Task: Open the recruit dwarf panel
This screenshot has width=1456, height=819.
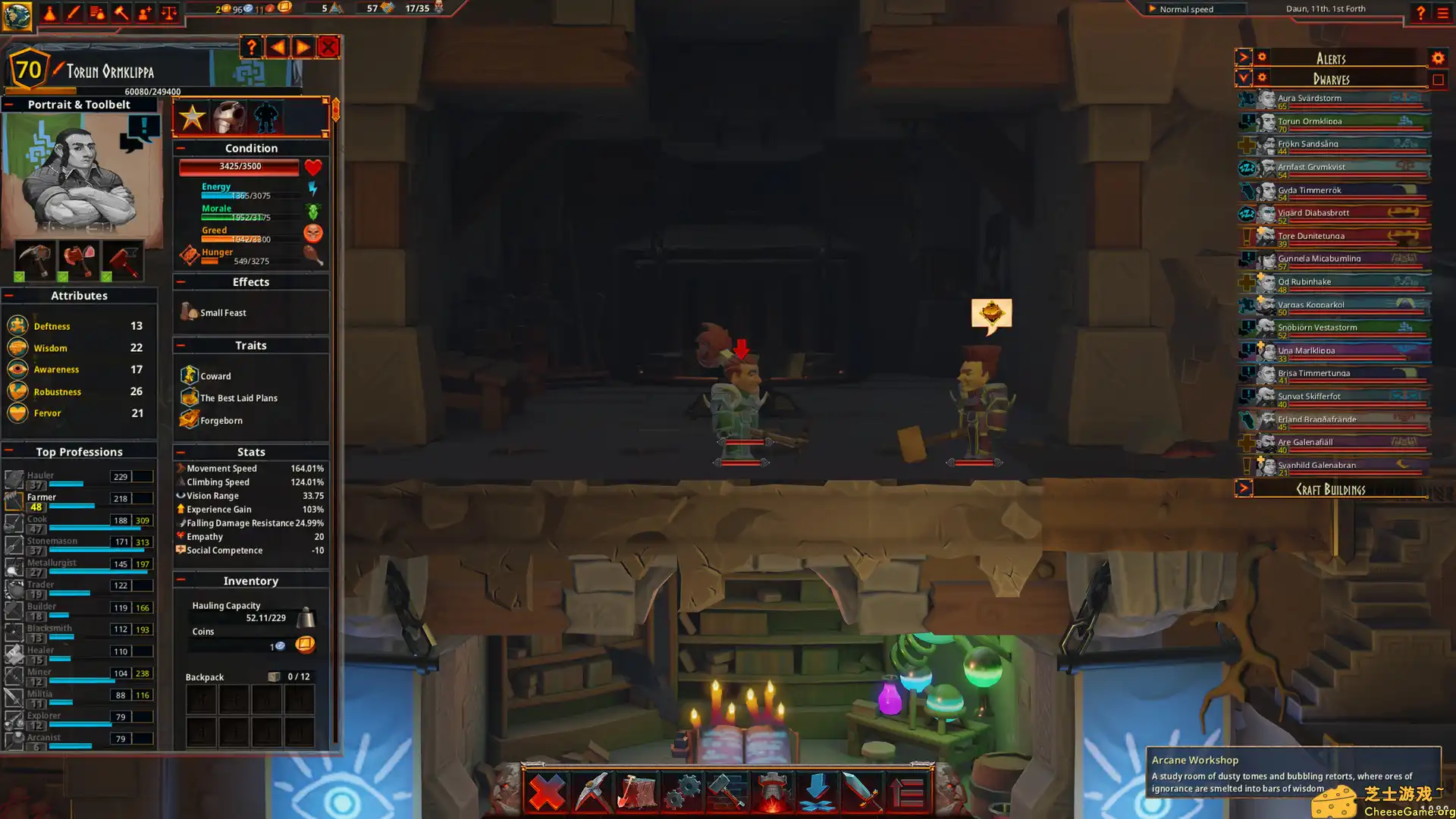Action: pos(144,13)
